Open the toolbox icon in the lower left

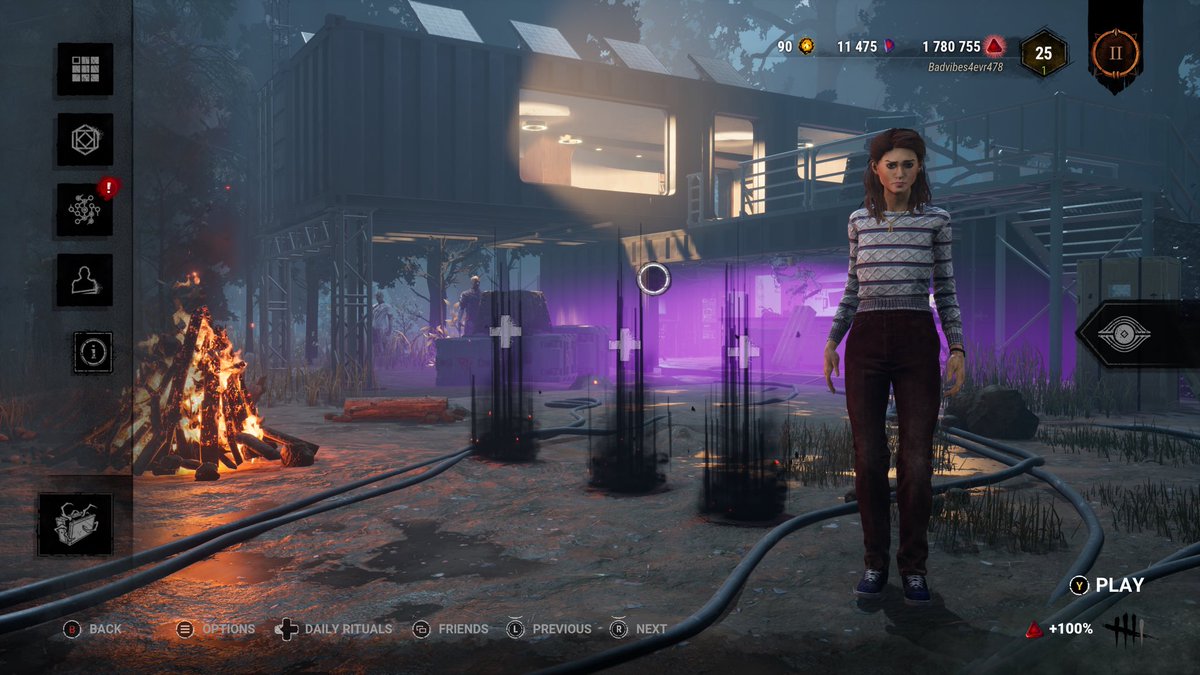(x=74, y=524)
